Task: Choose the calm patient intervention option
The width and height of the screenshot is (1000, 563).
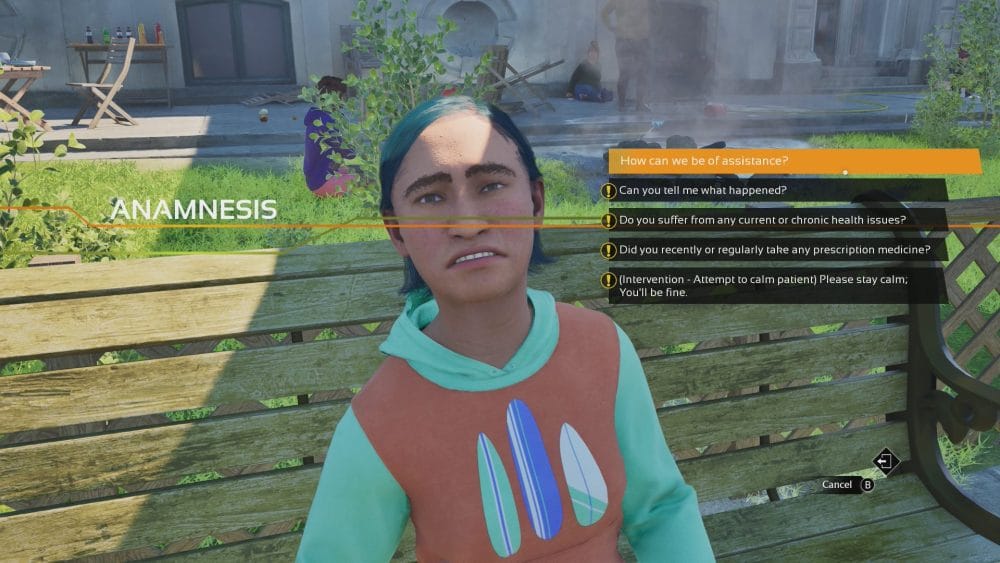Action: coord(763,285)
